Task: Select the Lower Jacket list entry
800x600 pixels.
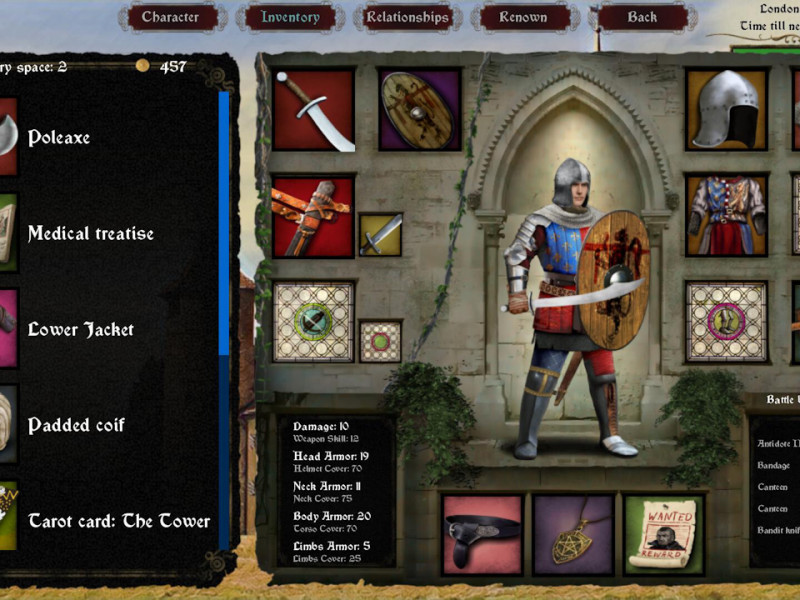Action: coord(80,330)
